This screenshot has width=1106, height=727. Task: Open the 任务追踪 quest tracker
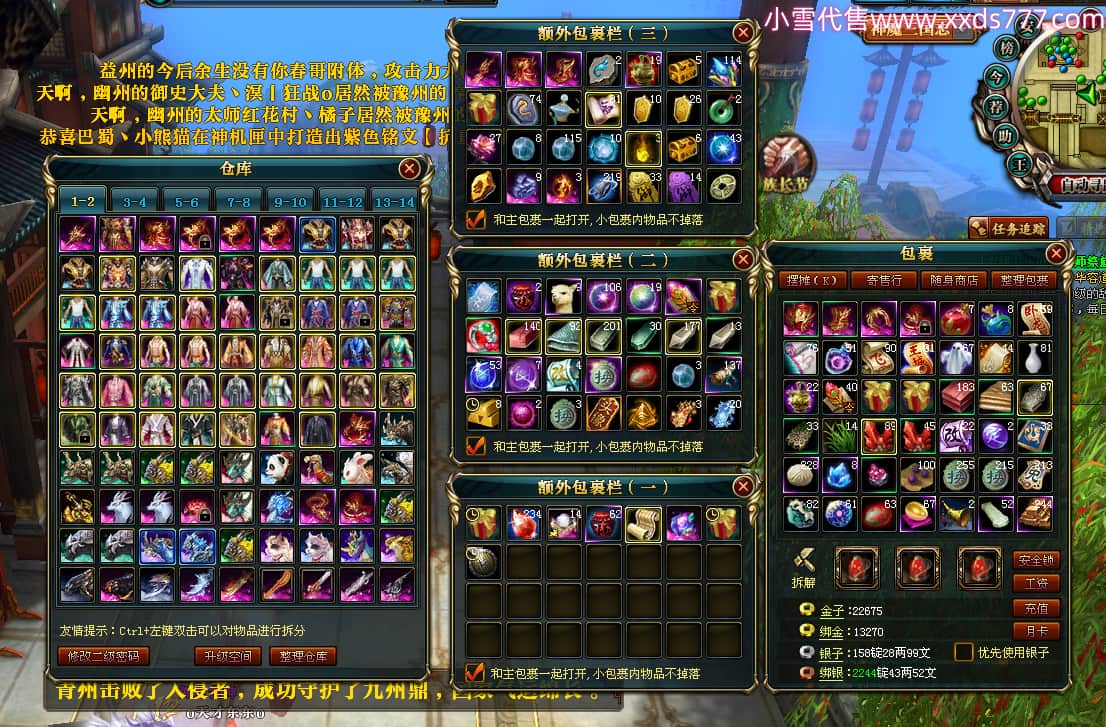[1009, 229]
